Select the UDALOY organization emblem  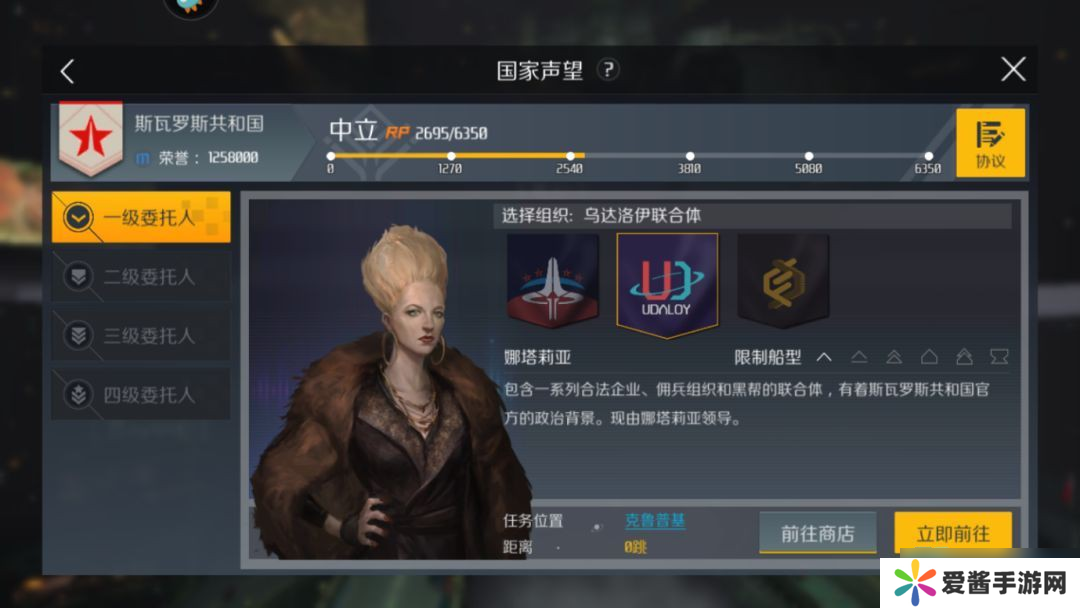667,285
